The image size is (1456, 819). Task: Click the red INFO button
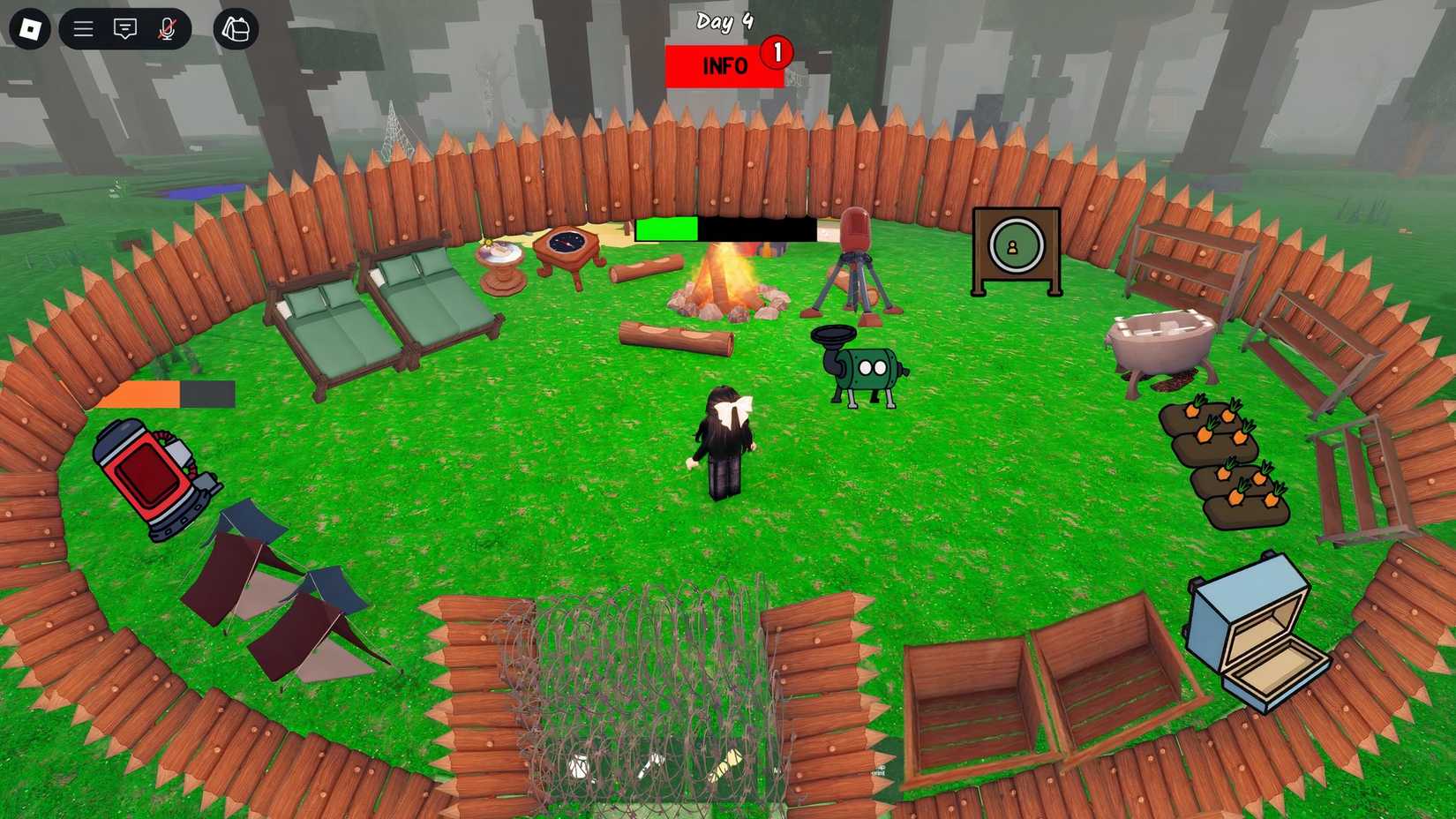724,65
